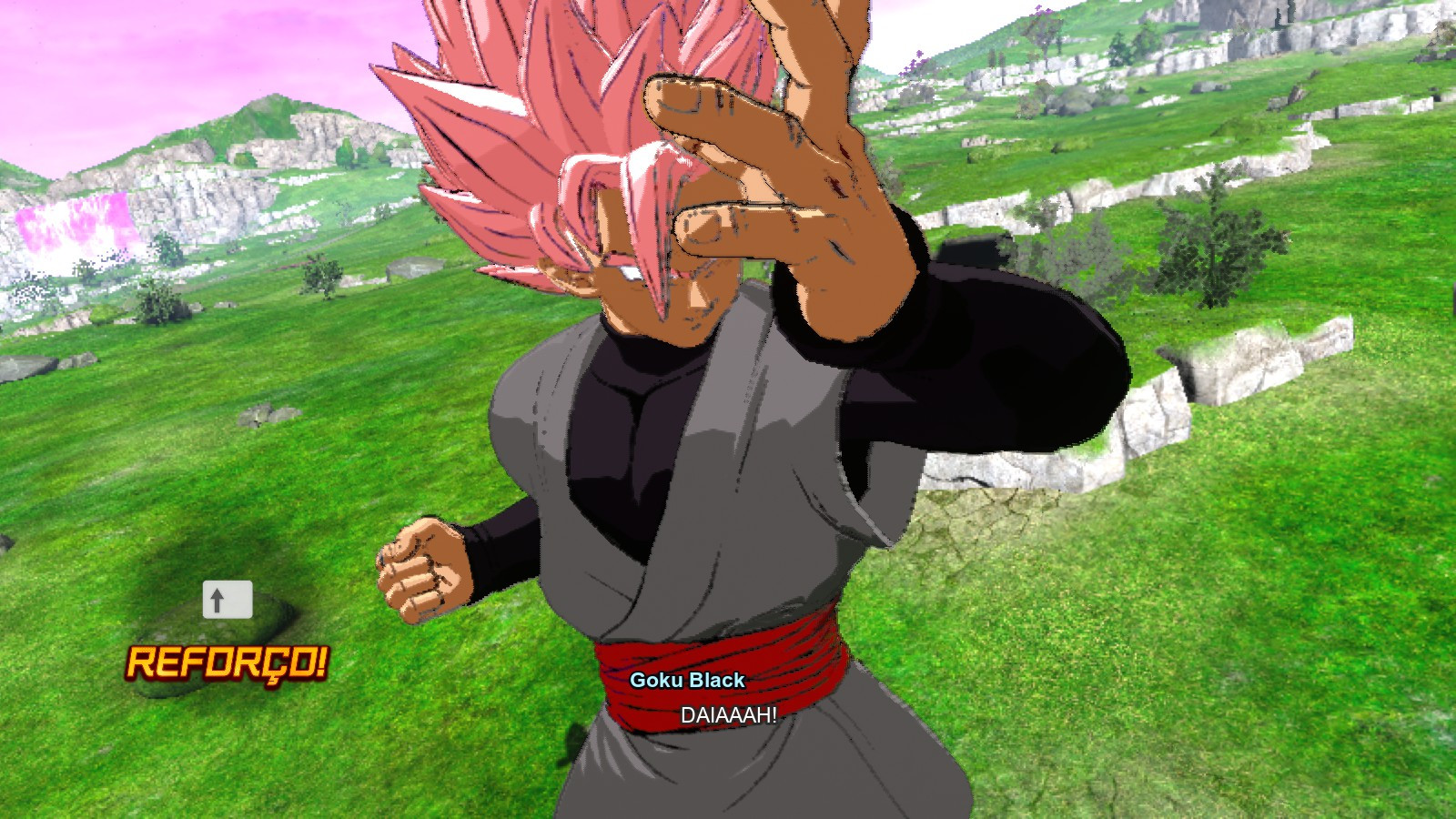Click the Goku Black nameplate
1456x819 pixels.
689,678
